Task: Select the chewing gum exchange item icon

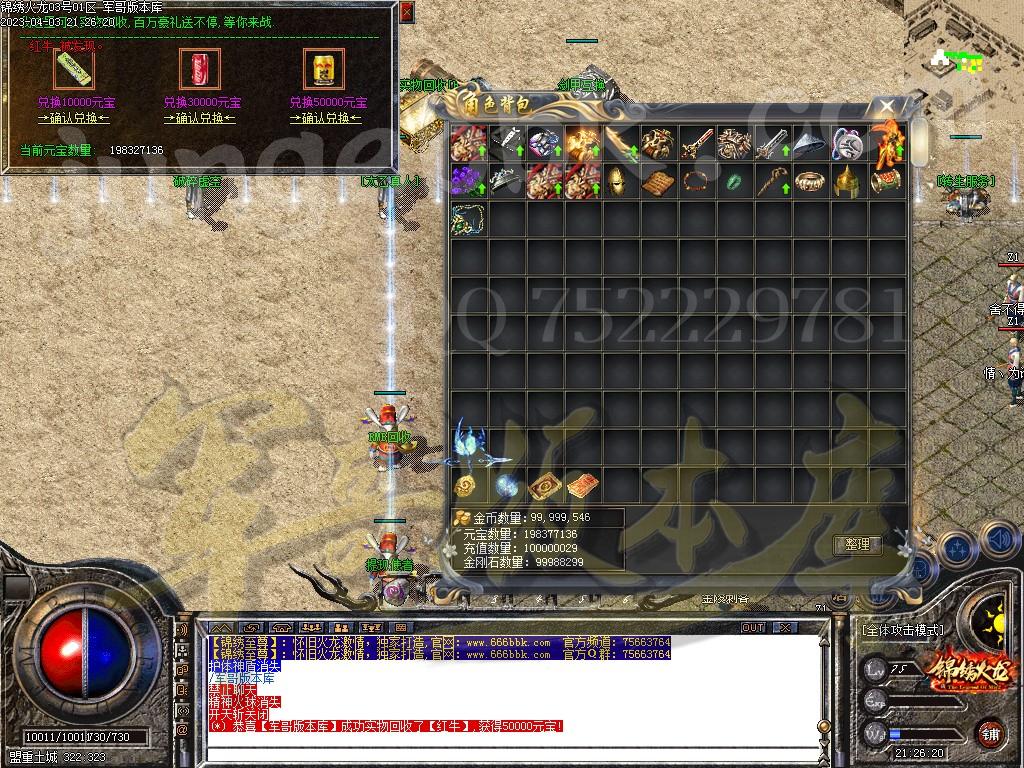Action: click(73, 69)
